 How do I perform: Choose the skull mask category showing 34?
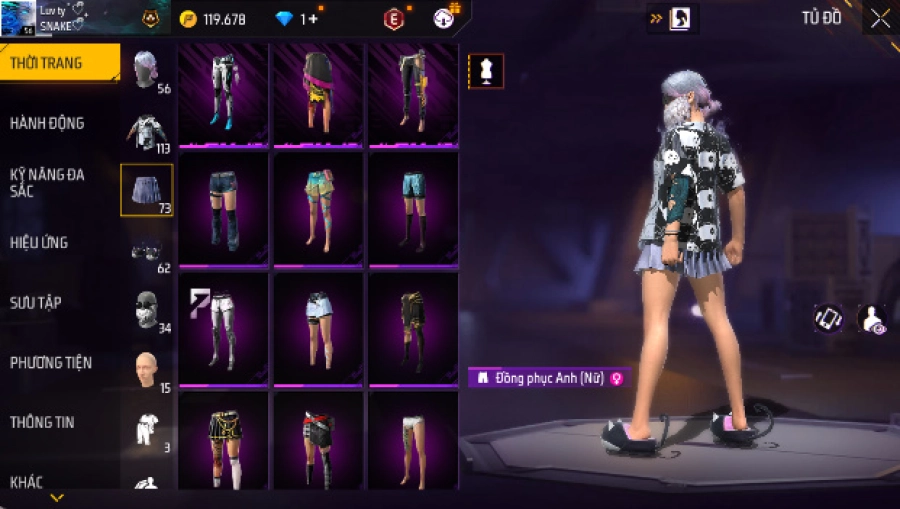tap(147, 310)
